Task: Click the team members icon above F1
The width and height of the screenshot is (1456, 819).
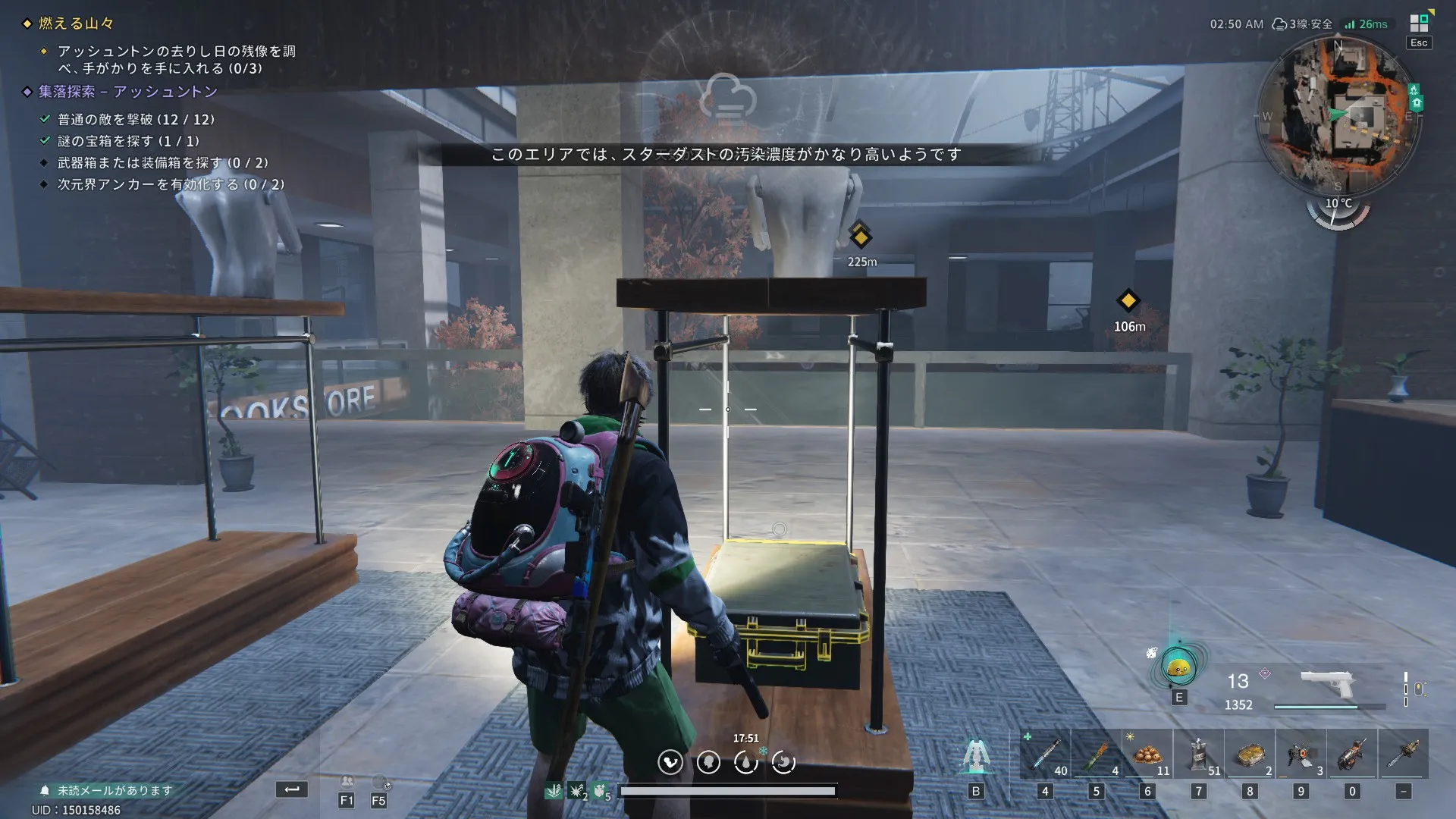Action: click(347, 782)
